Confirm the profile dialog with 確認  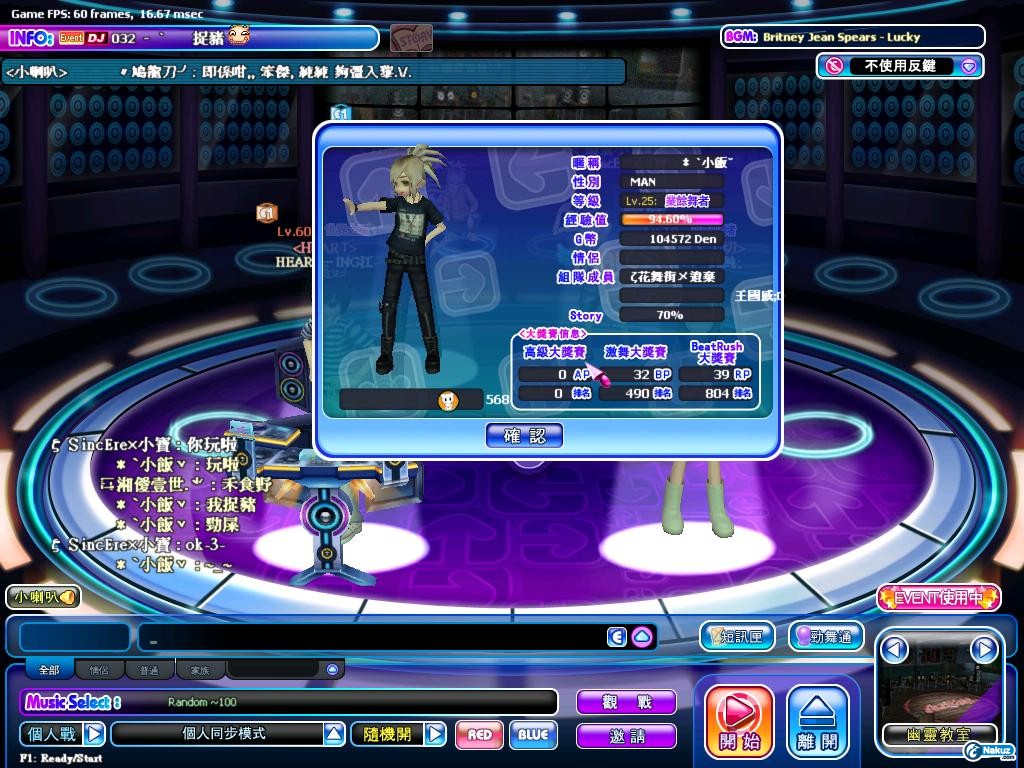(x=524, y=435)
